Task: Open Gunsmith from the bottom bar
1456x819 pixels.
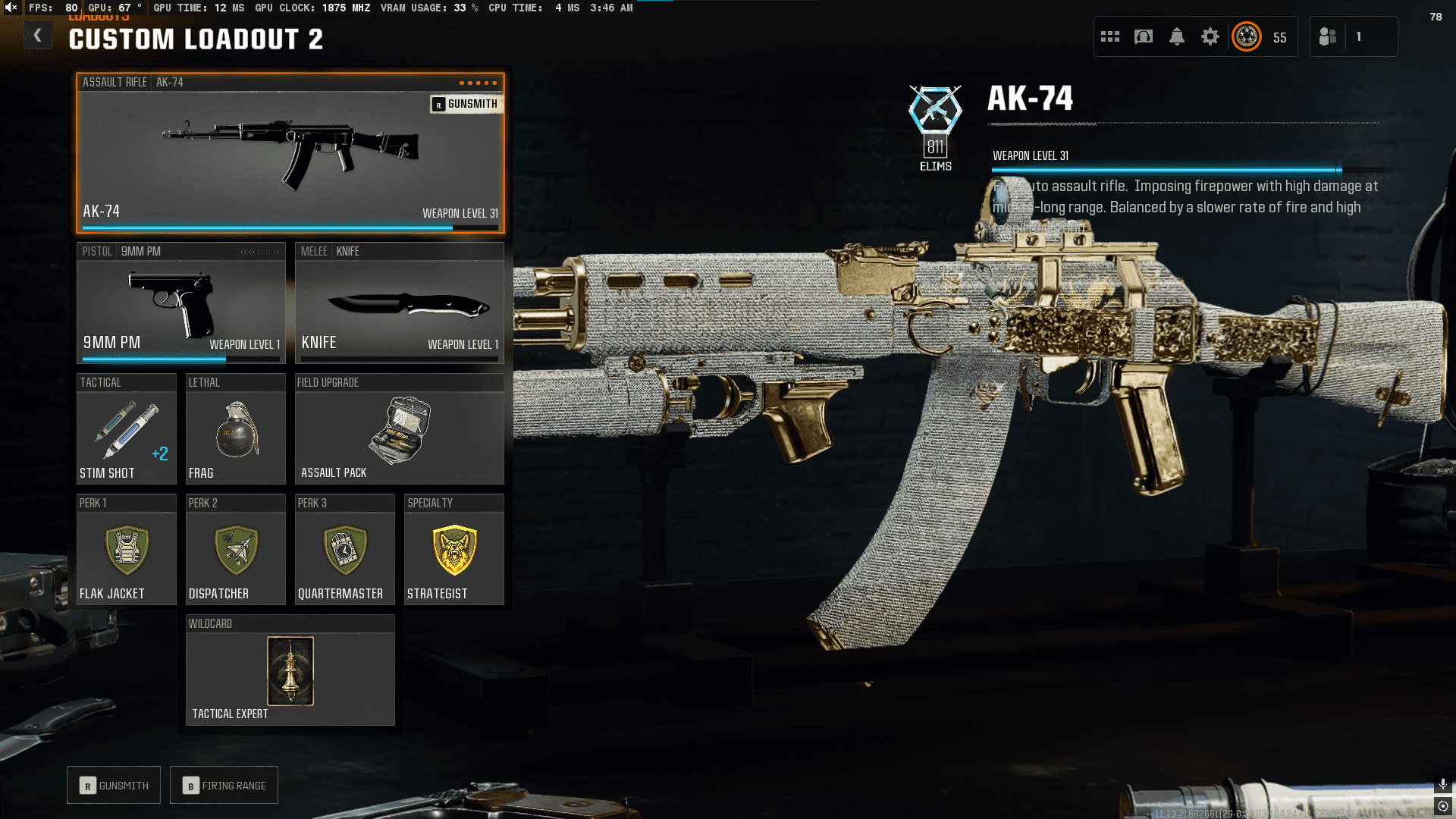Action: (x=114, y=786)
